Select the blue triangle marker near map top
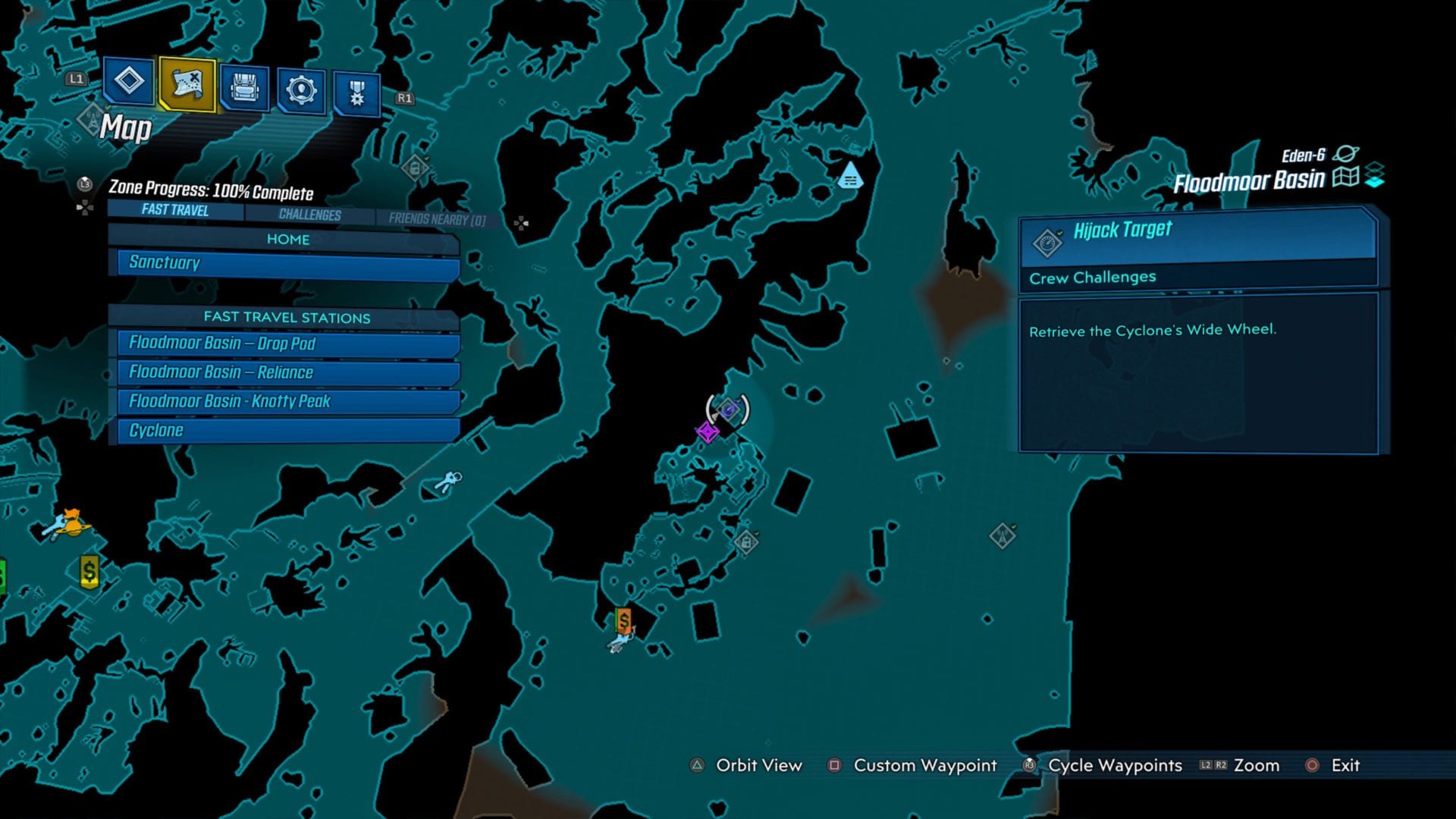The height and width of the screenshot is (819, 1456). (x=851, y=176)
